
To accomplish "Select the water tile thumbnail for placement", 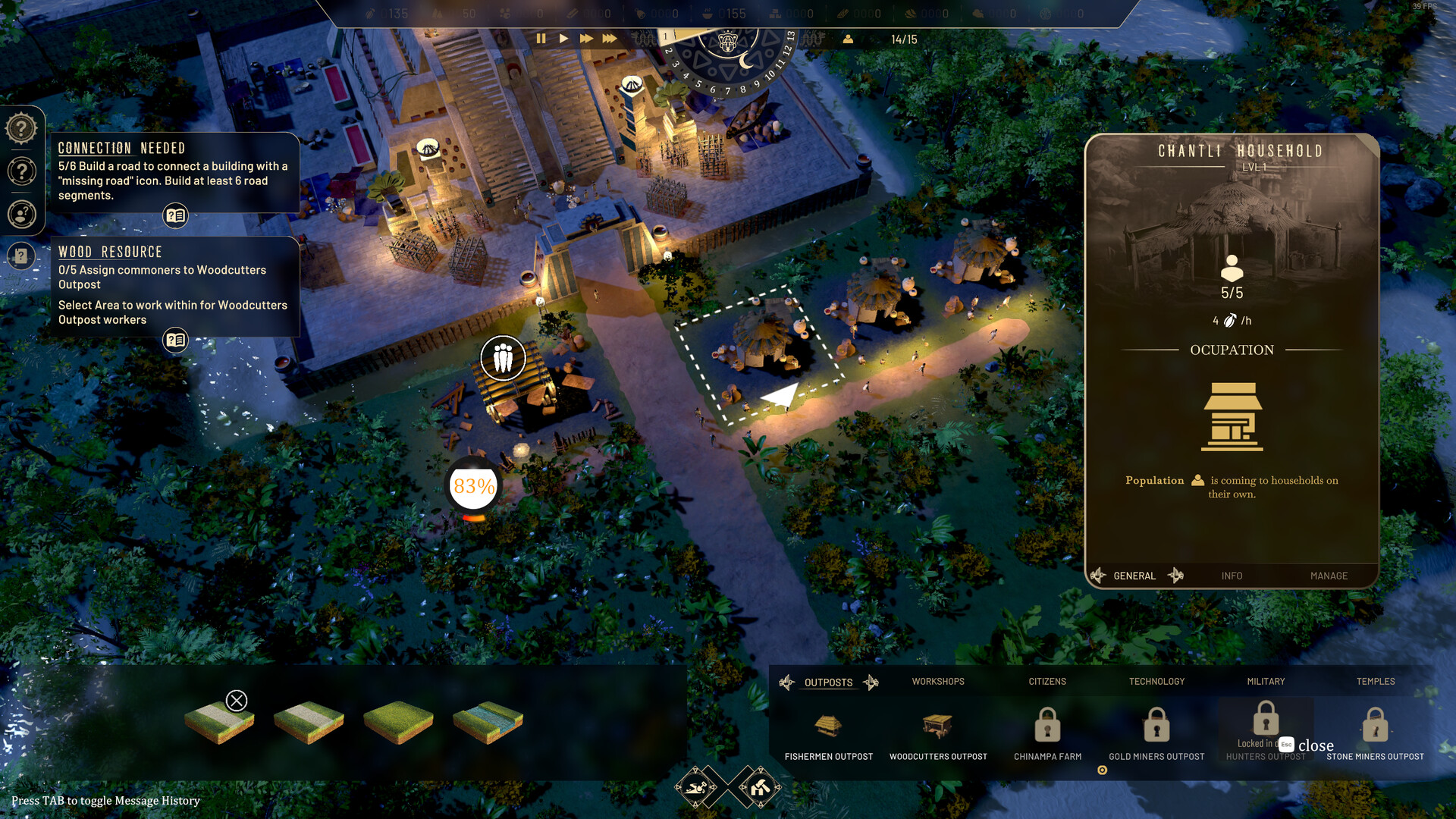I will tap(488, 721).
